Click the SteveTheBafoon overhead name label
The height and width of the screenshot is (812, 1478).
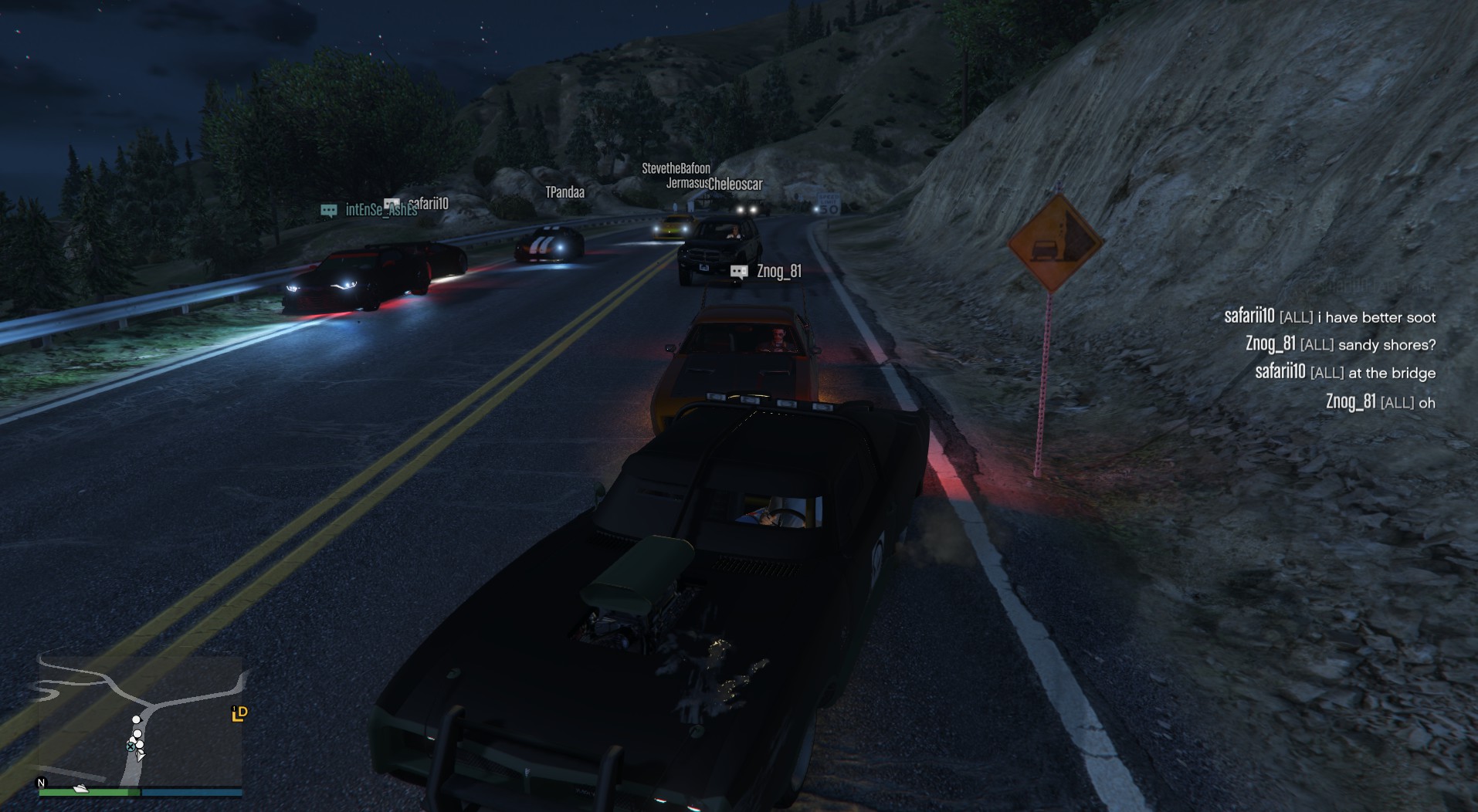click(x=676, y=169)
